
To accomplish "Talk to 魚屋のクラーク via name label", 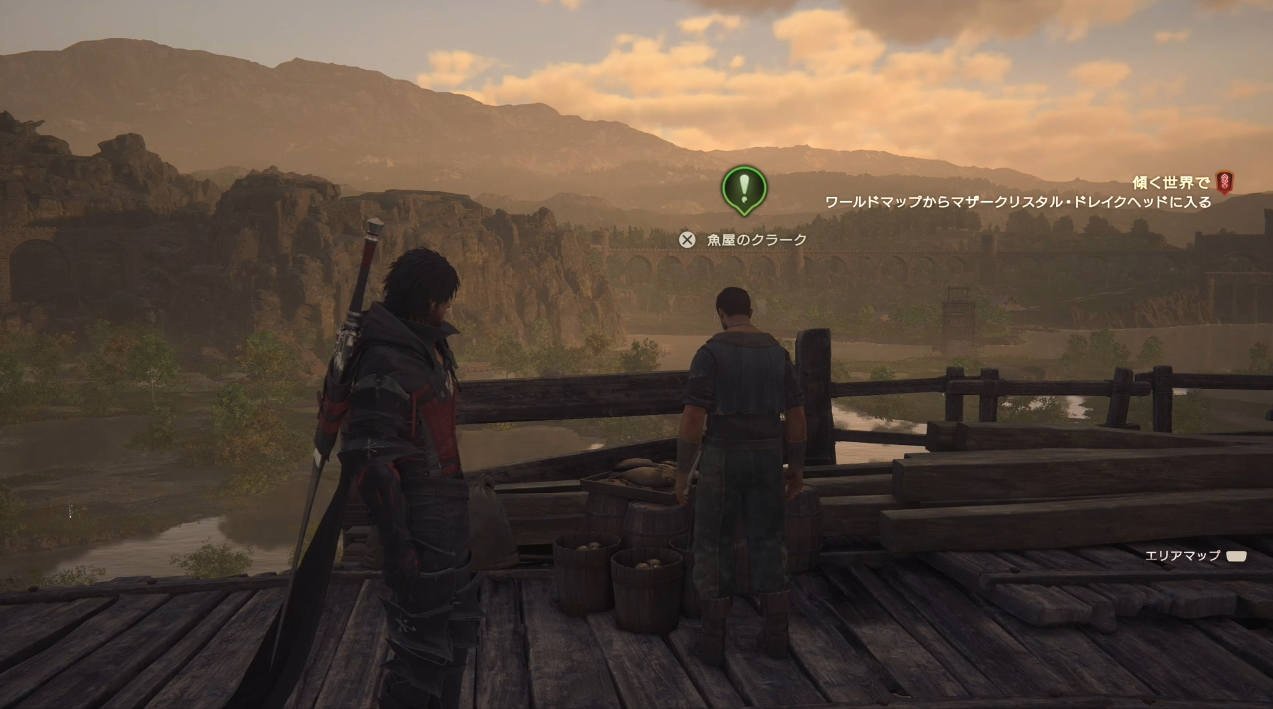I will click(756, 240).
